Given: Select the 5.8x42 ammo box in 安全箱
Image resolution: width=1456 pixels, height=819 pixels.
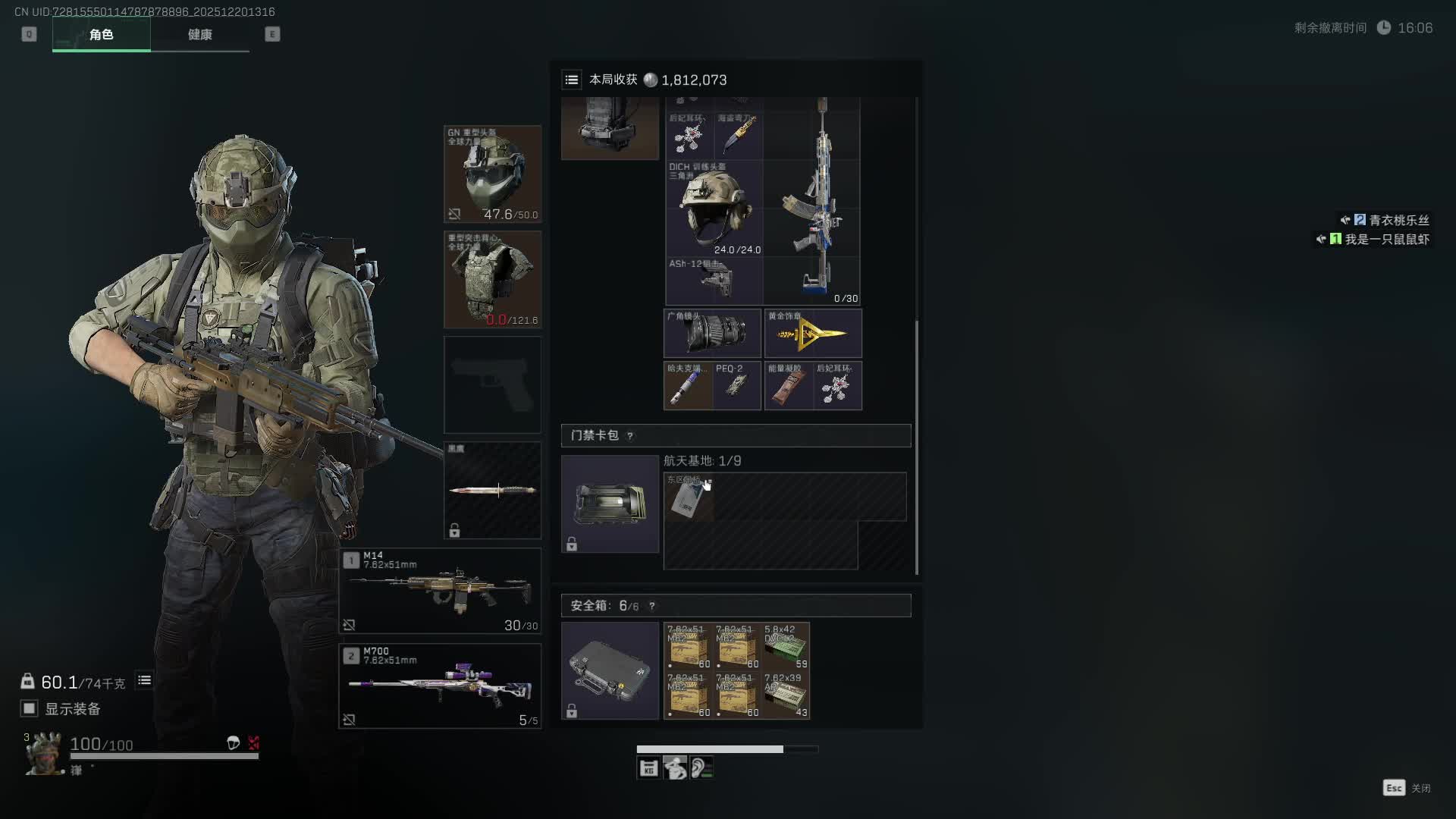Looking at the screenshot, I should click(786, 646).
